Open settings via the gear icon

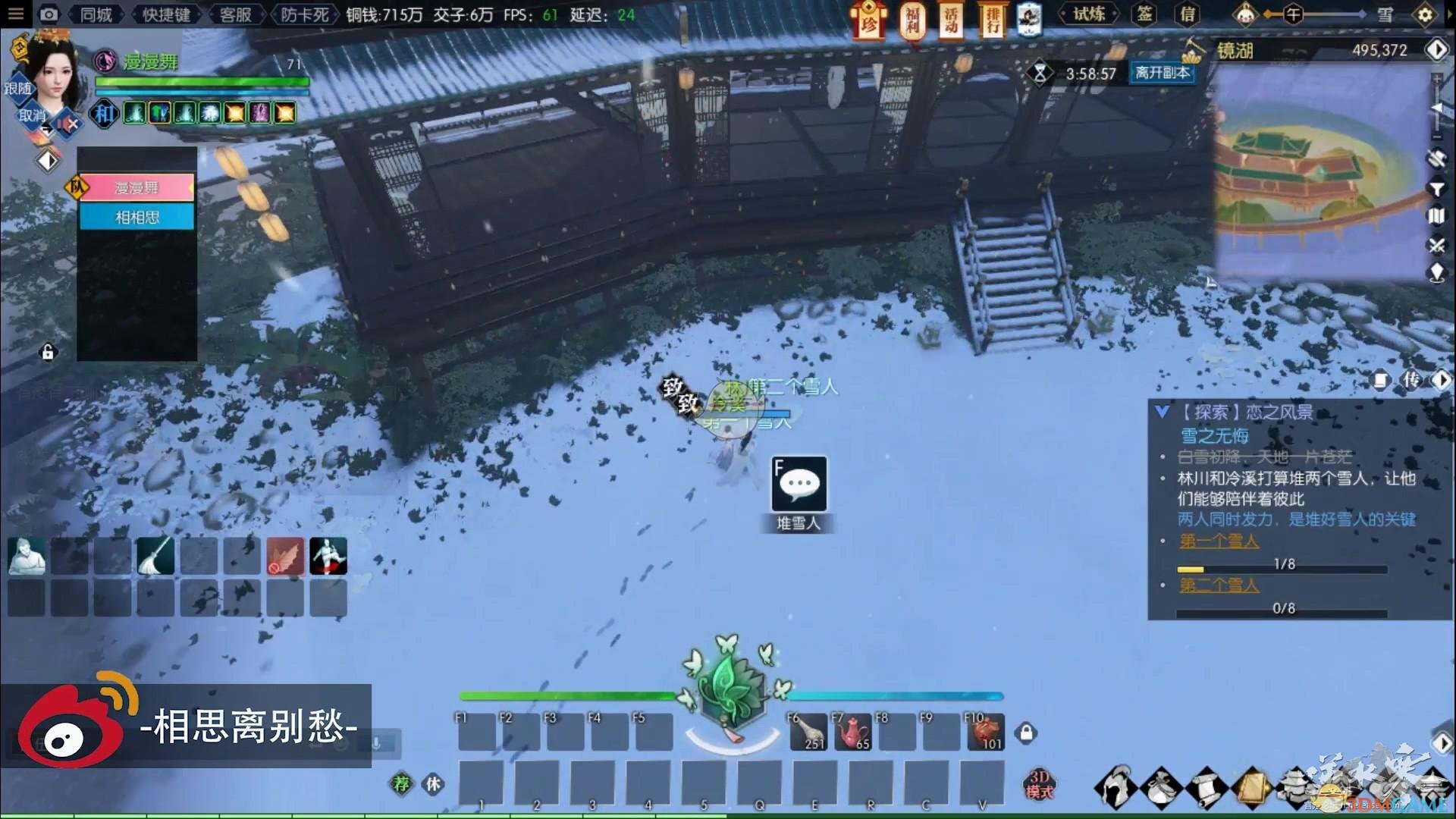(x=1425, y=15)
